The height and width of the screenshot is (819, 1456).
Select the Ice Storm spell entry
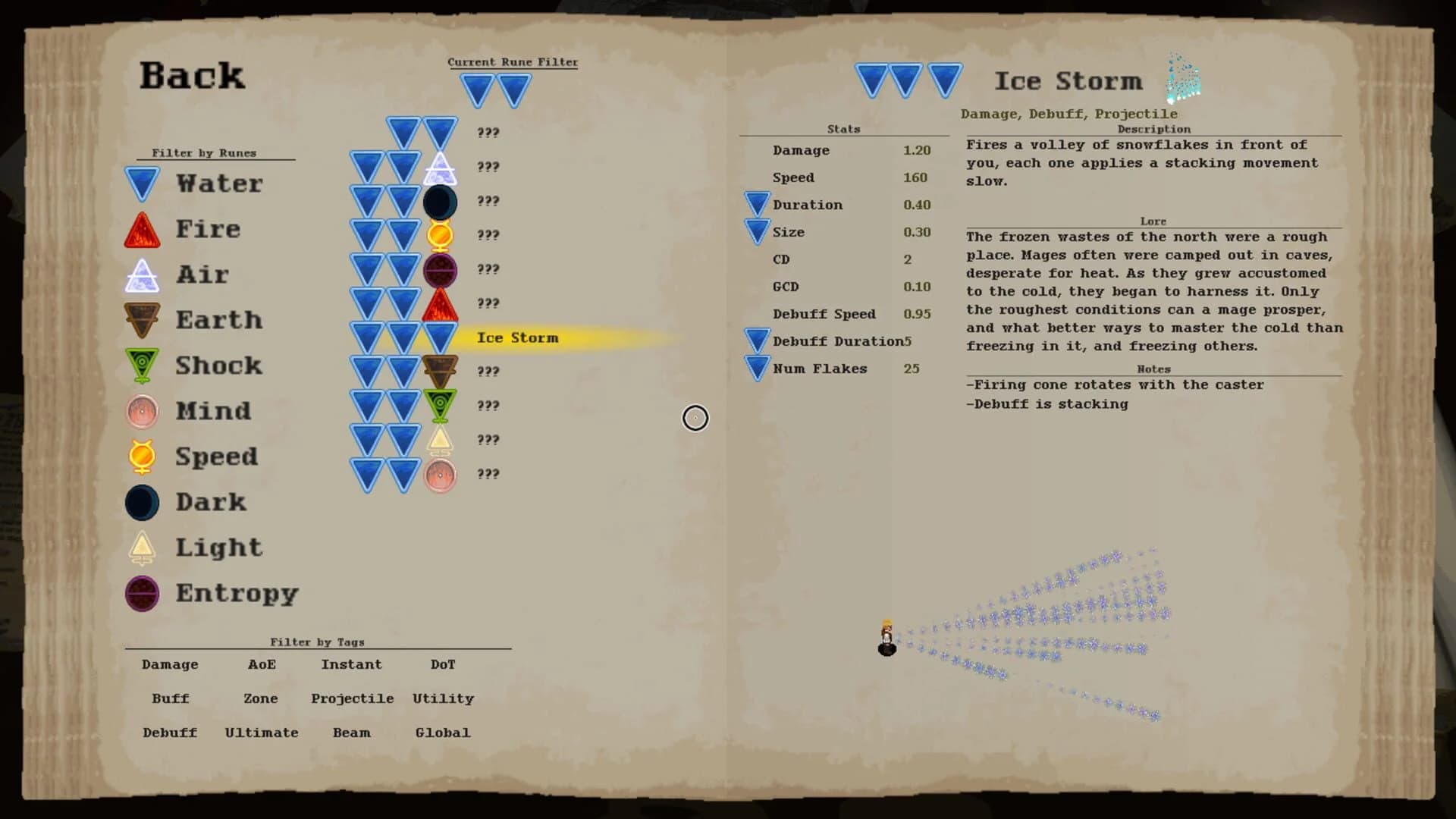[x=518, y=338]
